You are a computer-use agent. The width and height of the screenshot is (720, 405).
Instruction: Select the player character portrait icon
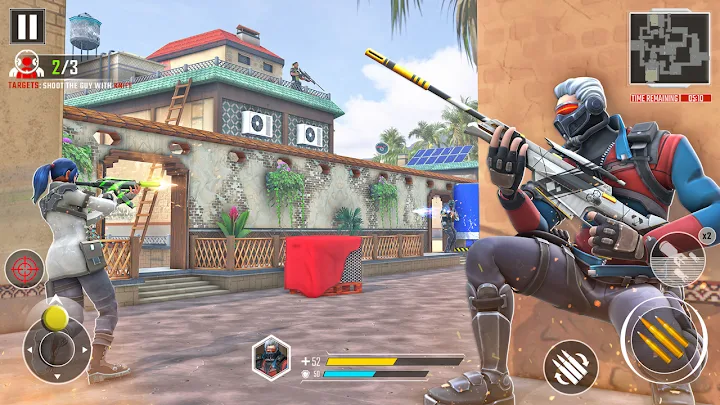[270, 356]
